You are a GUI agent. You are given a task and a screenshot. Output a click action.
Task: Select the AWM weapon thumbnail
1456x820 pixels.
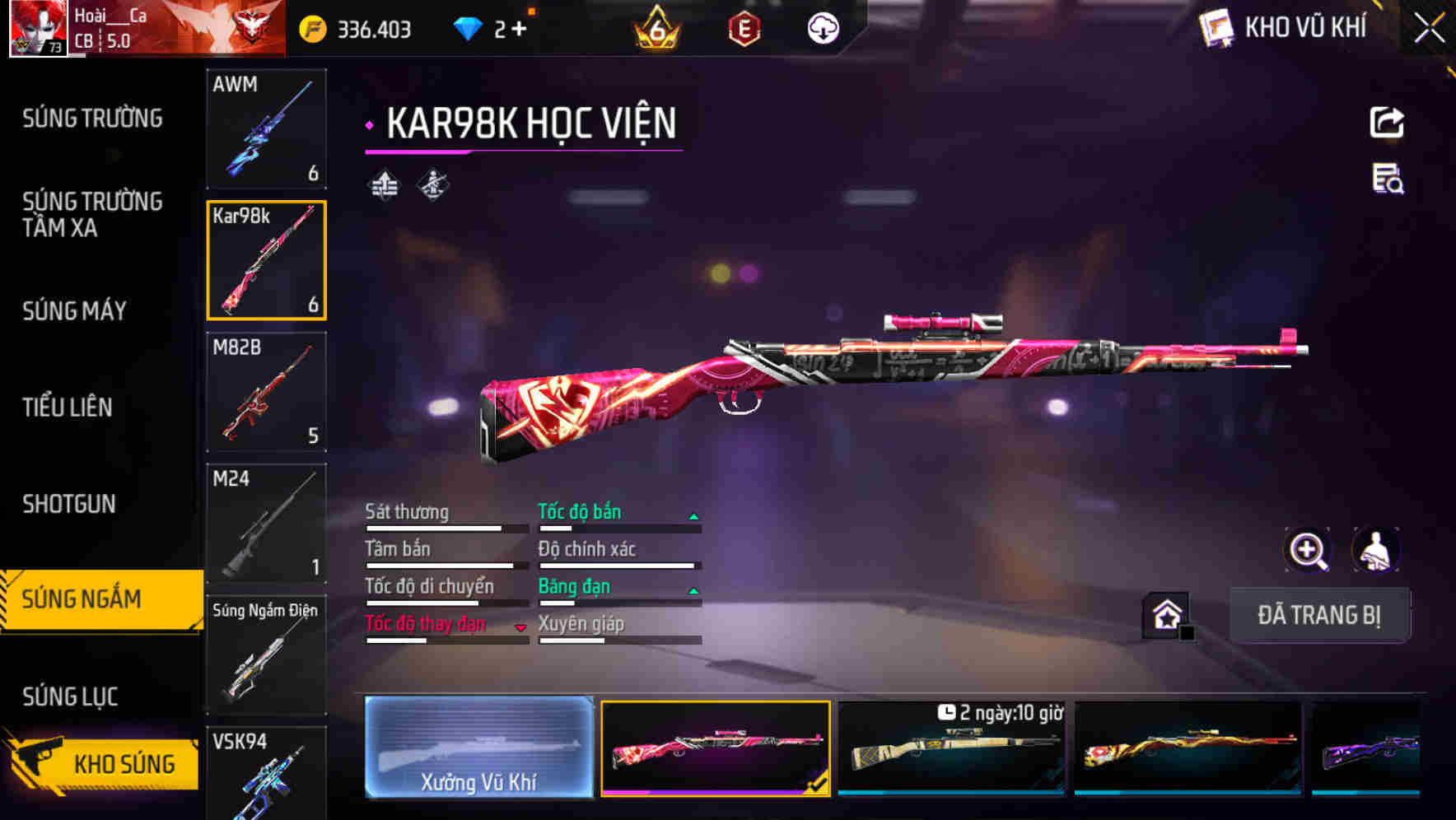pos(267,130)
